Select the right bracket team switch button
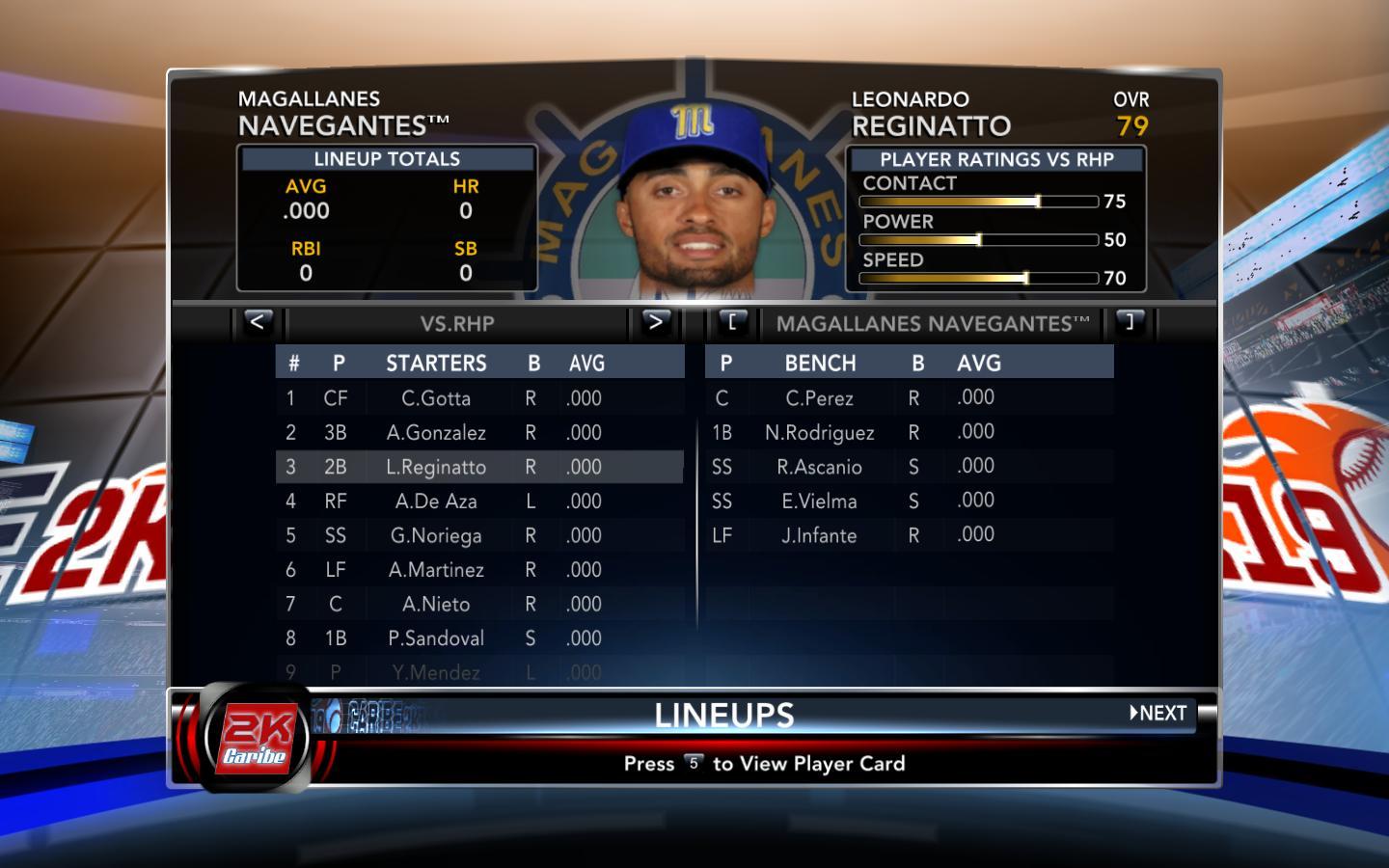The height and width of the screenshot is (868, 1389). point(1130,322)
